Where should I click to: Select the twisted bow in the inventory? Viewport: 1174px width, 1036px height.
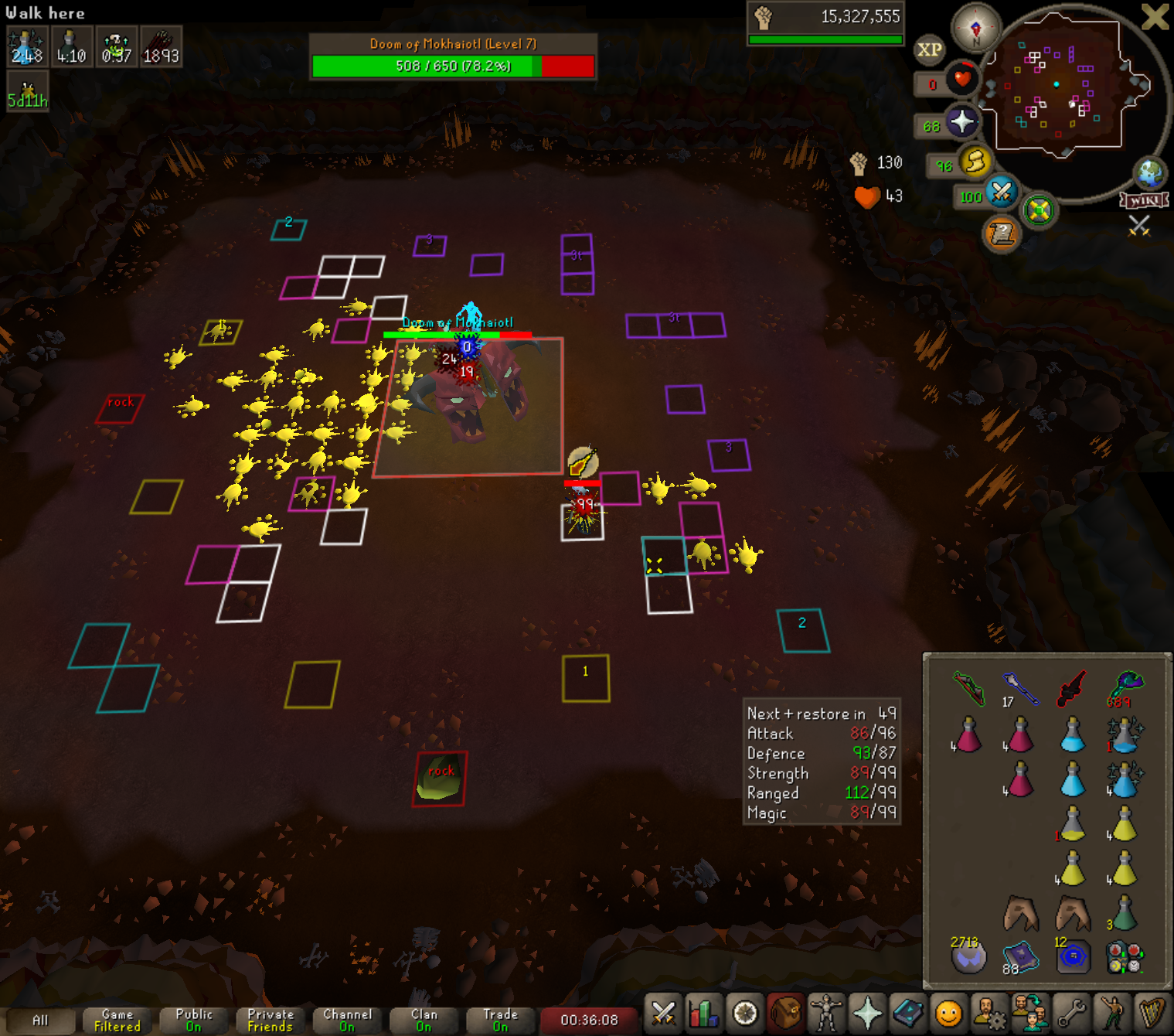pyautogui.click(x=969, y=687)
